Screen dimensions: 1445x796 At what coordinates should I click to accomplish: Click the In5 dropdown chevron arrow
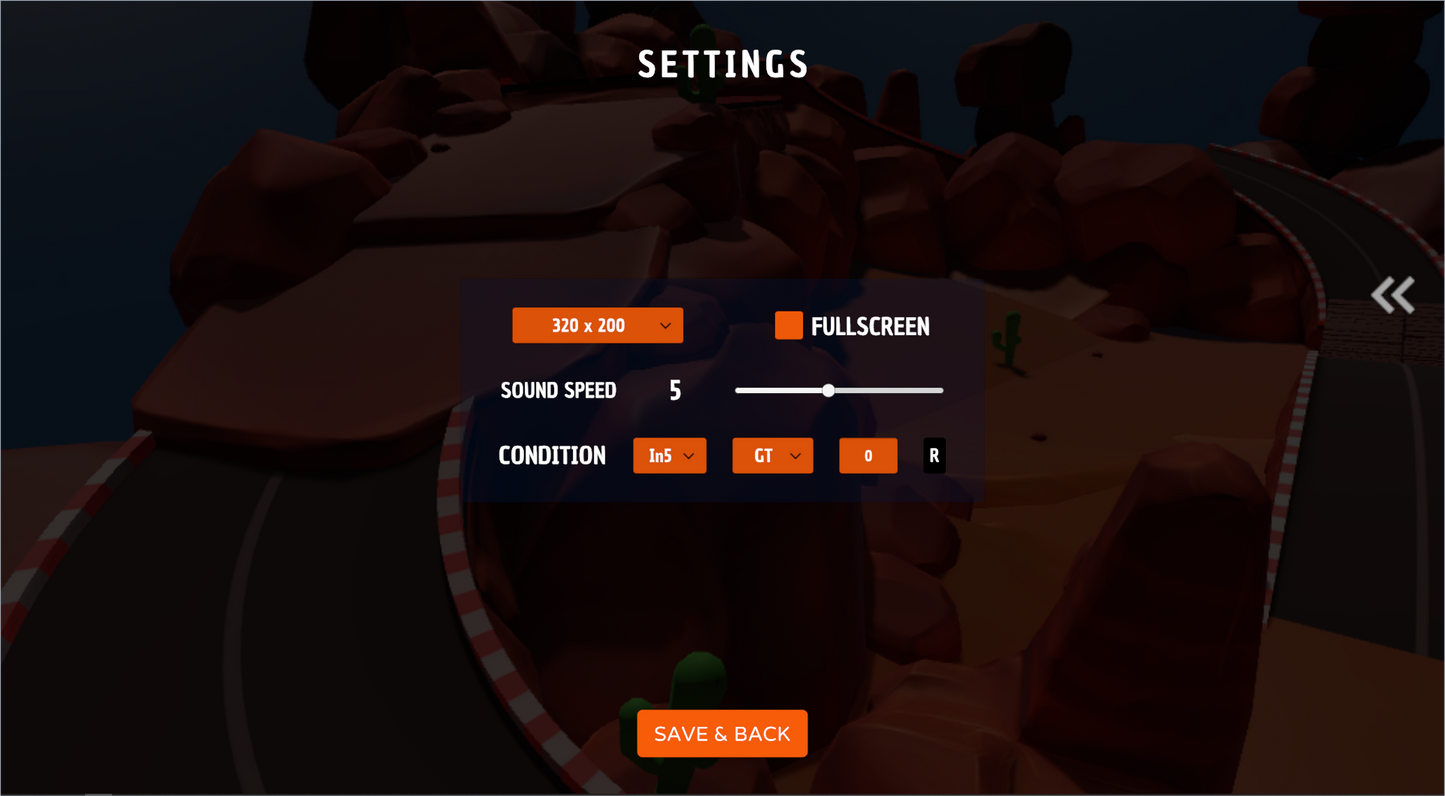[x=690, y=455]
